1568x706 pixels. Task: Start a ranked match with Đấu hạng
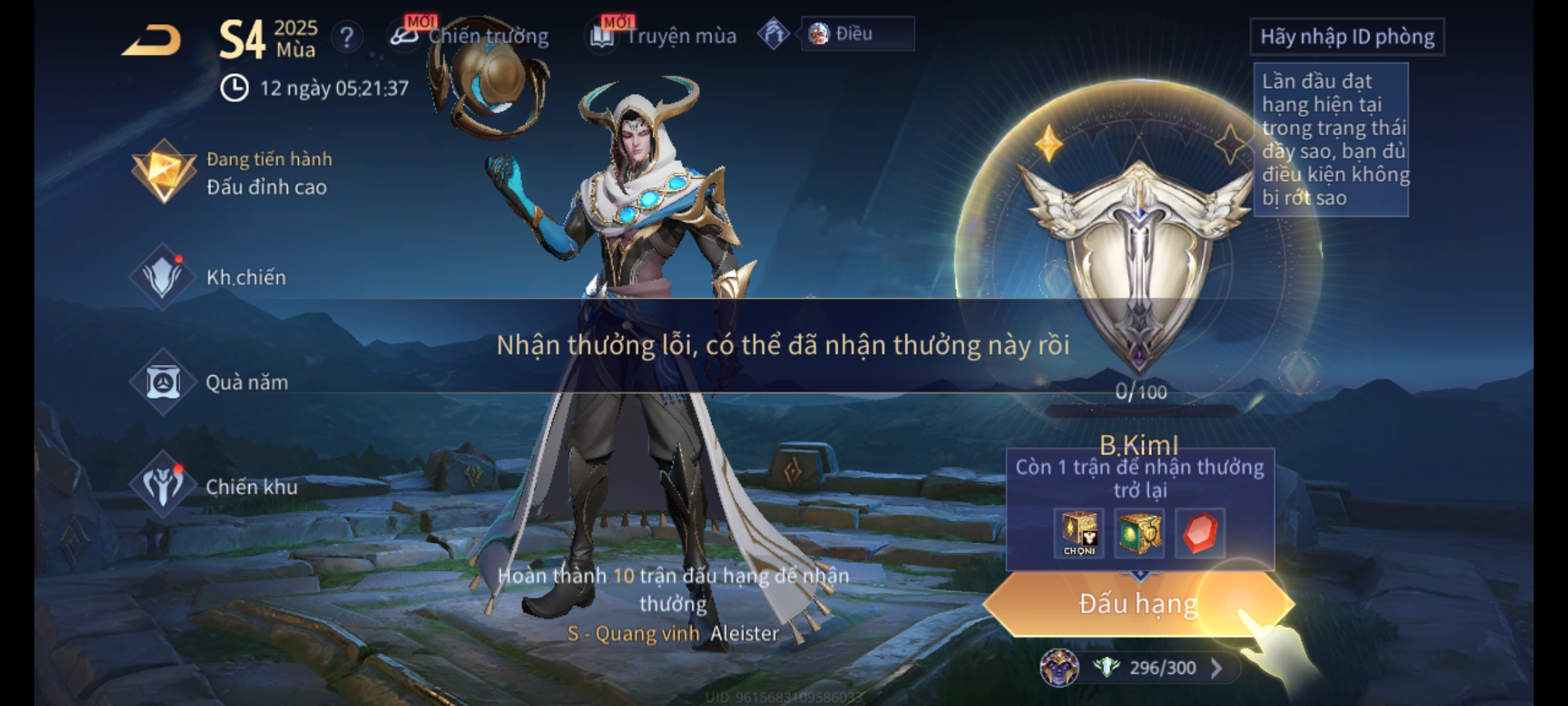1138,604
